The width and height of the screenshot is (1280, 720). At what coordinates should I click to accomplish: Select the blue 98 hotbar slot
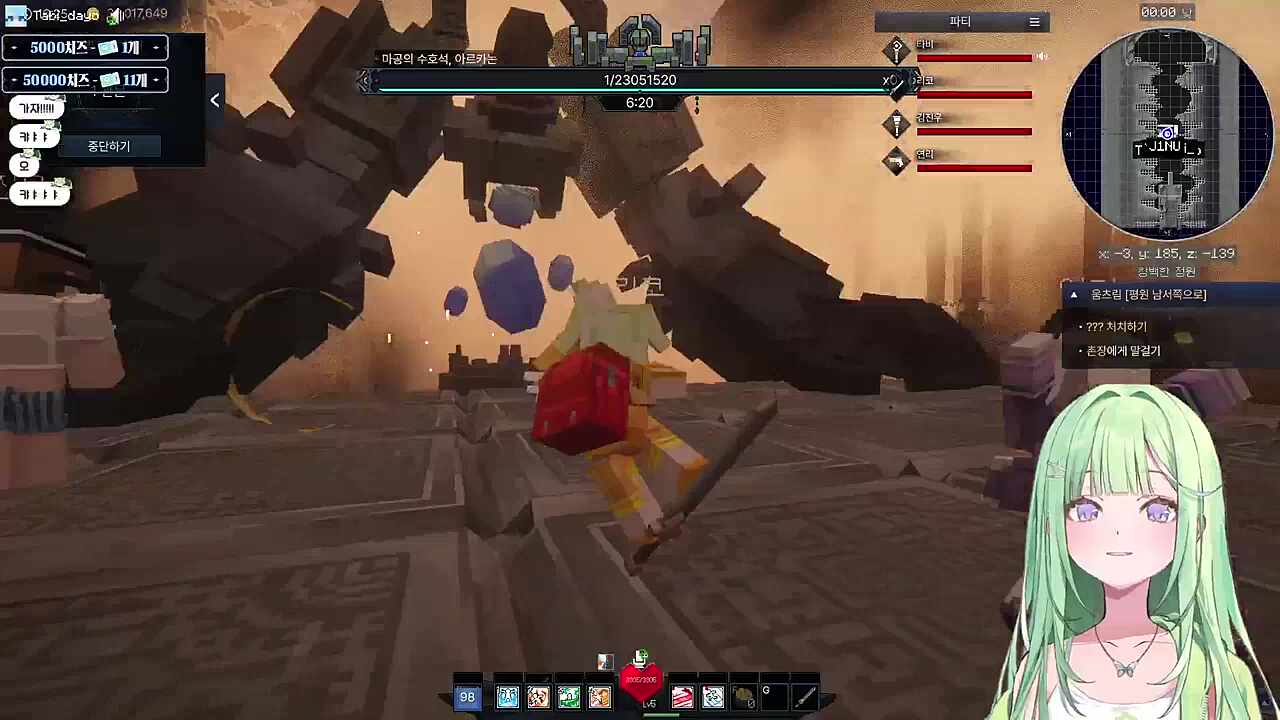point(467,697)
